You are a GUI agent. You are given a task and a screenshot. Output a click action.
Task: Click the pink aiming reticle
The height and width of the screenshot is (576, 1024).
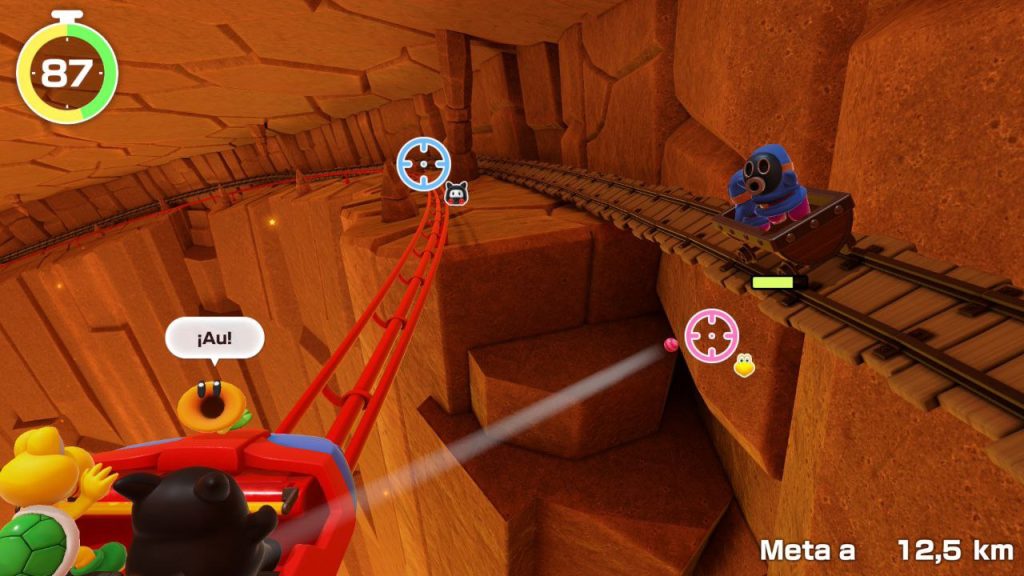pyautogui.click(x=712, y=335)
